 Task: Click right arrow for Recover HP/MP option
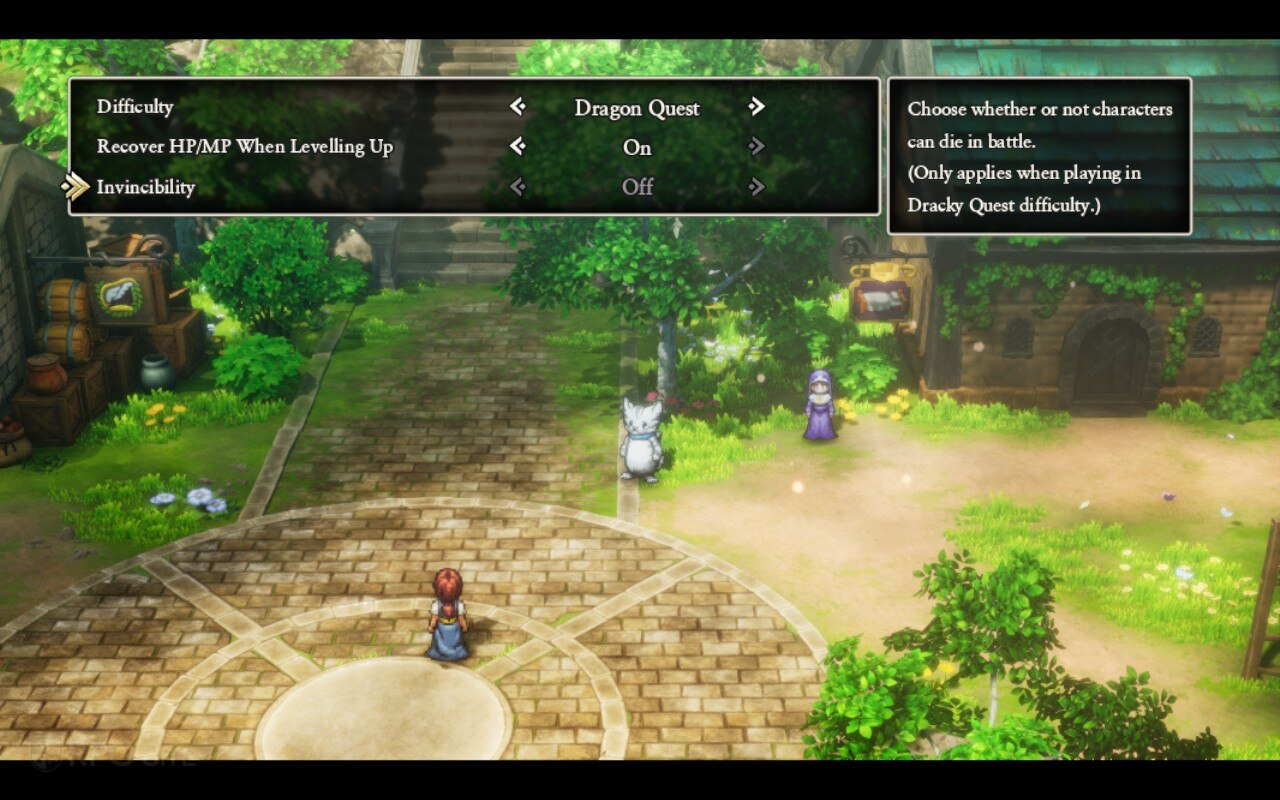click(757, 147)
